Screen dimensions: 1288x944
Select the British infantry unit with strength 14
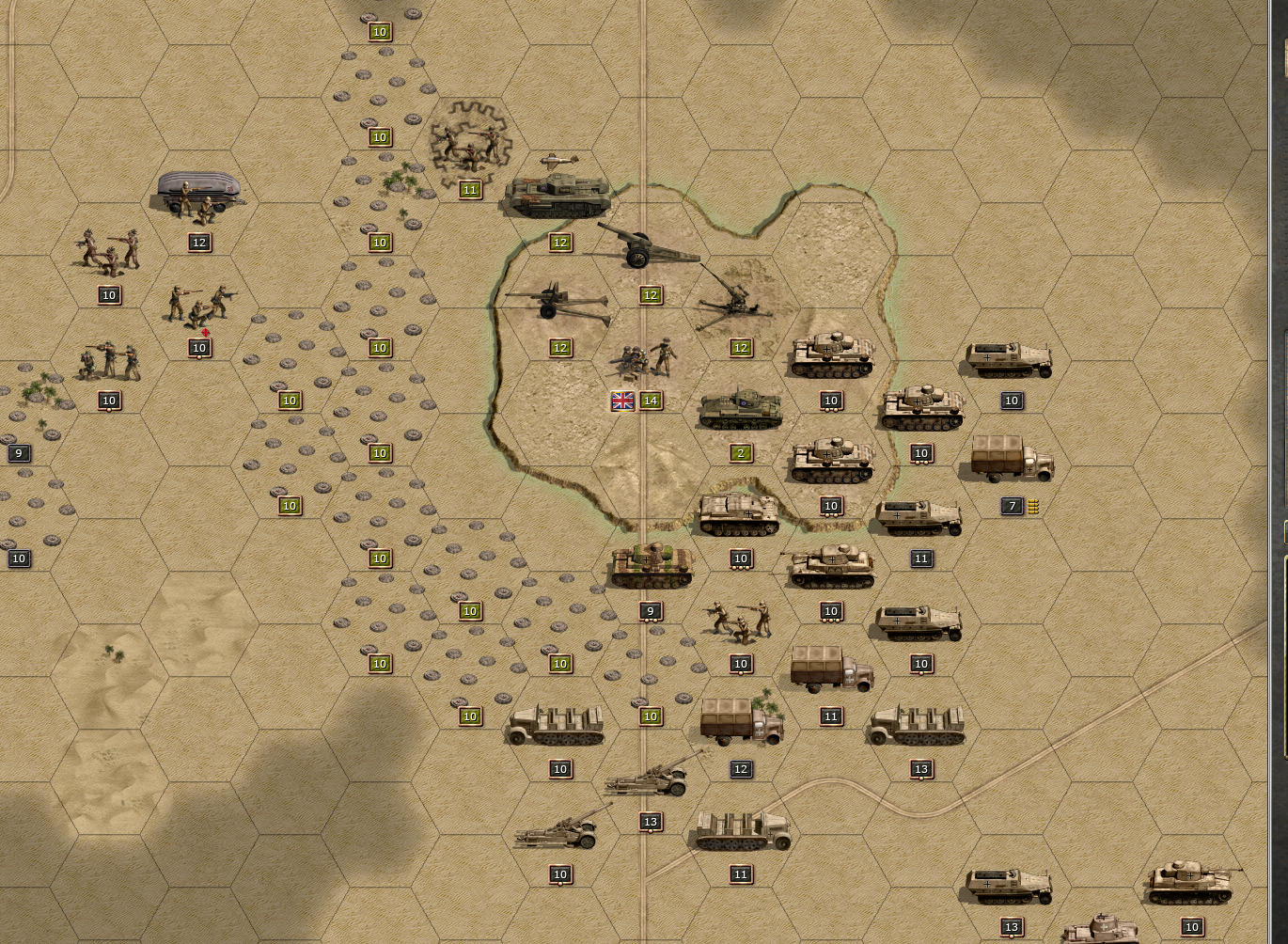click(644, 361)
